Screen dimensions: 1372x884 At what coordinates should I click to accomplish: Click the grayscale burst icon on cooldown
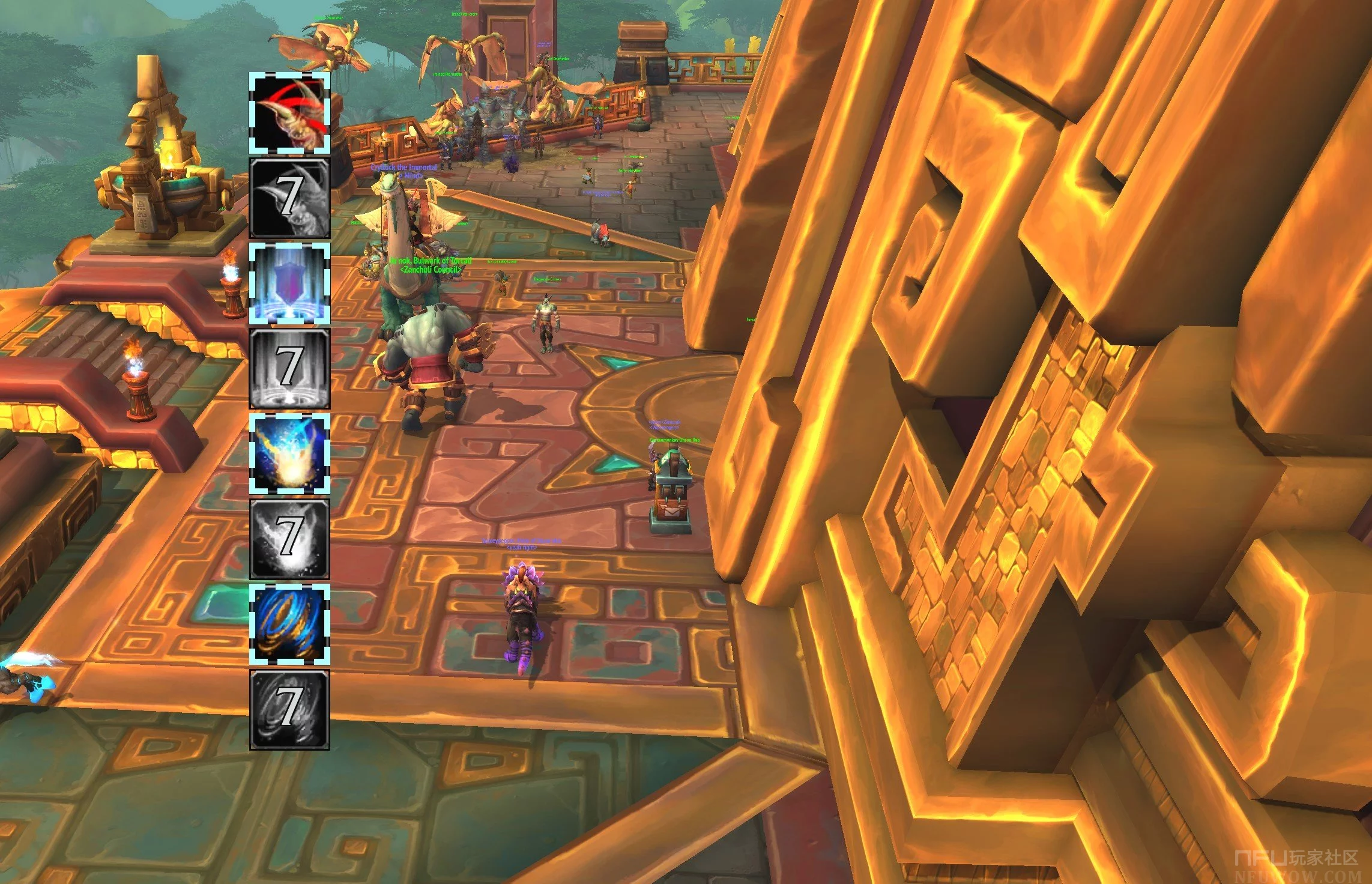point(289,539)
